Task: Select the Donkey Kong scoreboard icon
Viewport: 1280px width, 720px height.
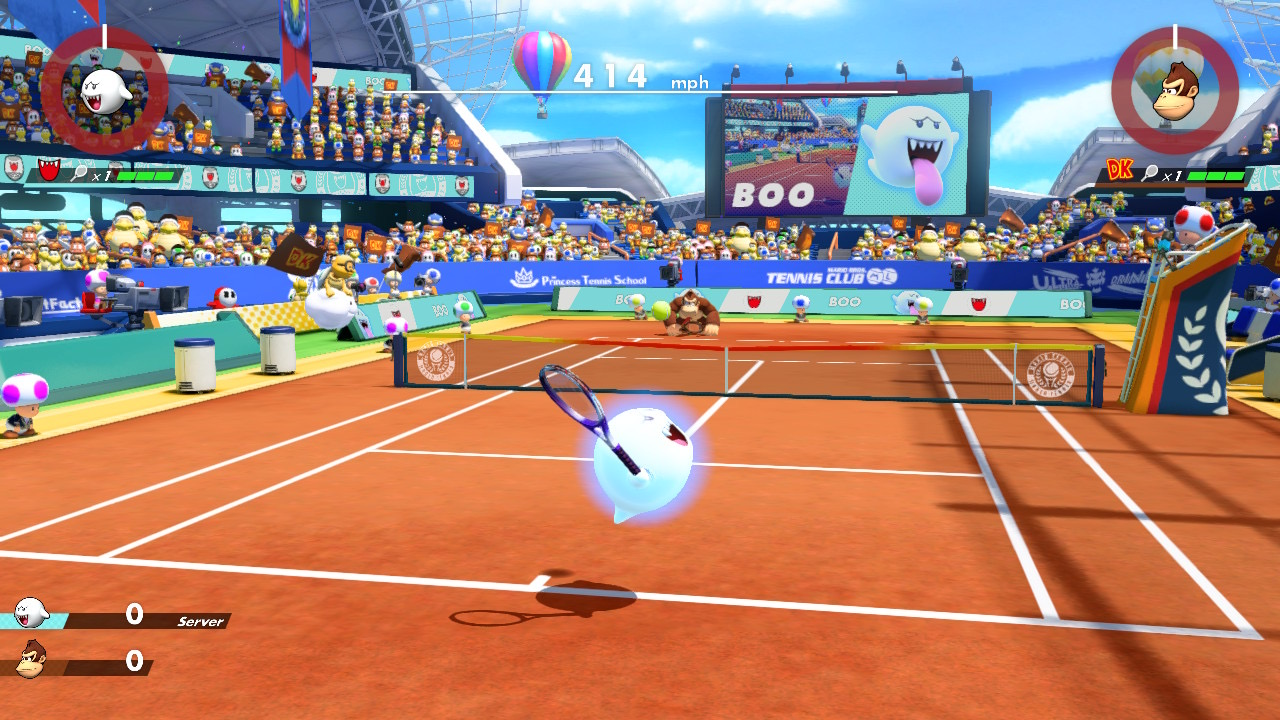Action: click(x=31, y=661)
